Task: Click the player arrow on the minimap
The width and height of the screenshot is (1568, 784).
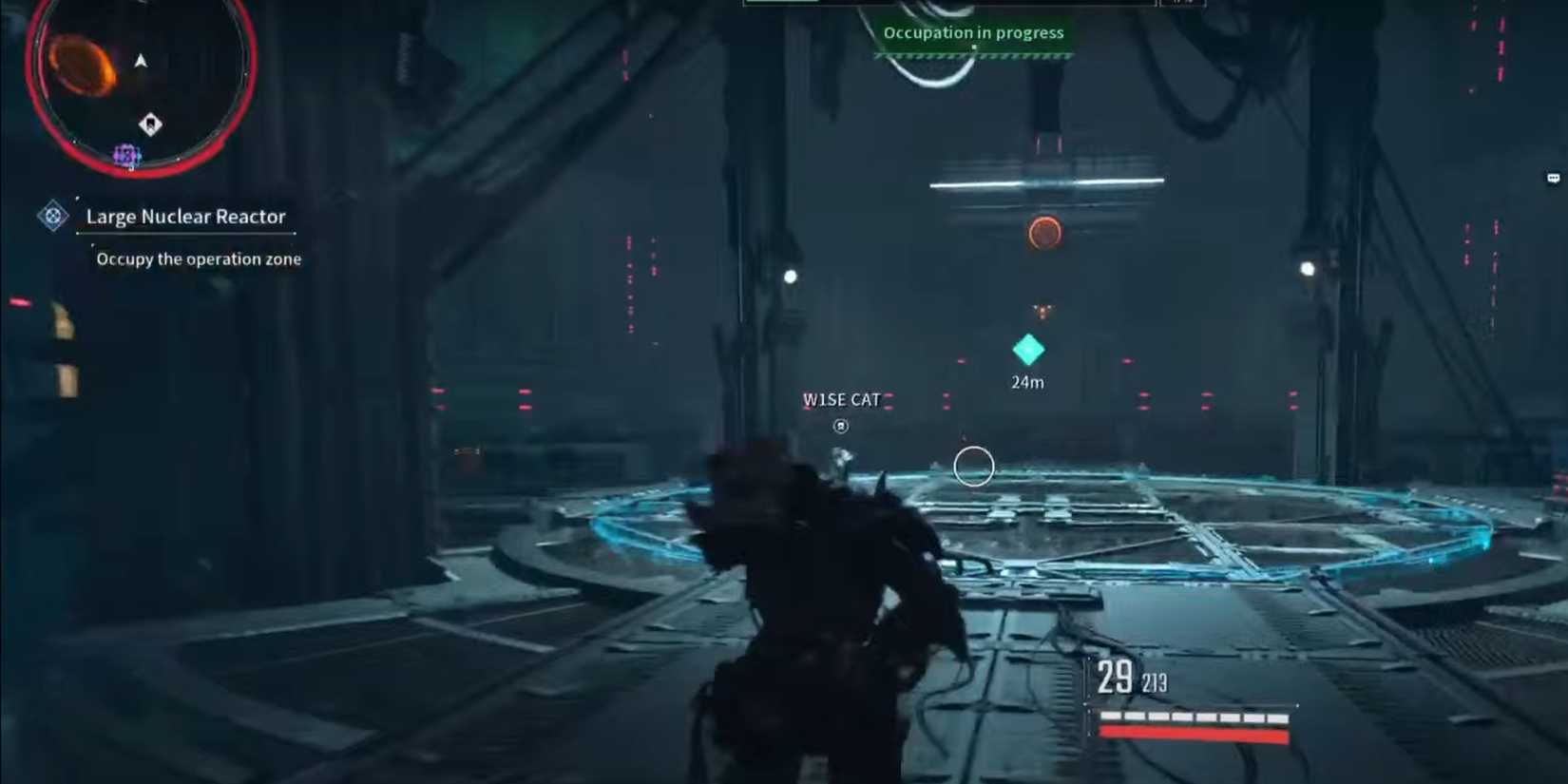Action: pyautogui.click(x=140, y=60)
